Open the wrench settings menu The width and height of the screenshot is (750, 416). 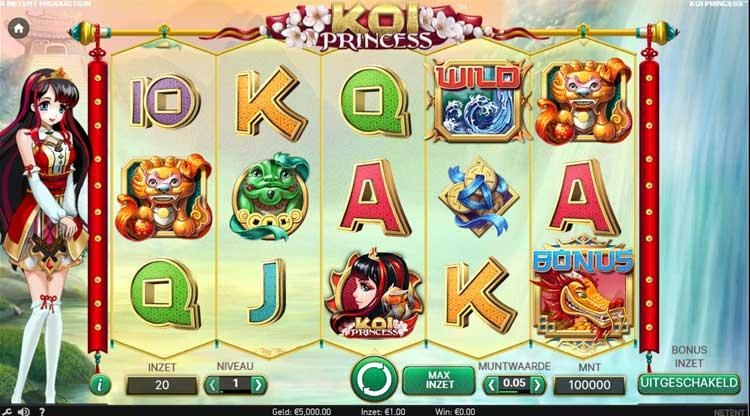pyautogui.click(x=6, y=410)
